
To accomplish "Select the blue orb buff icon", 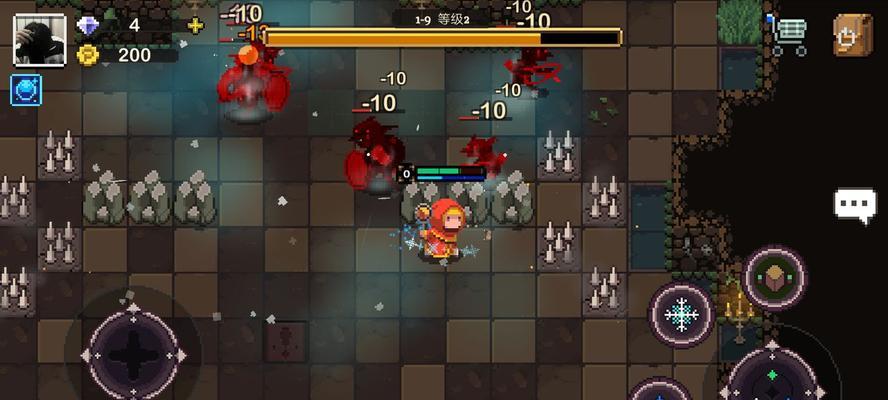I will click(x=26, y=90).
